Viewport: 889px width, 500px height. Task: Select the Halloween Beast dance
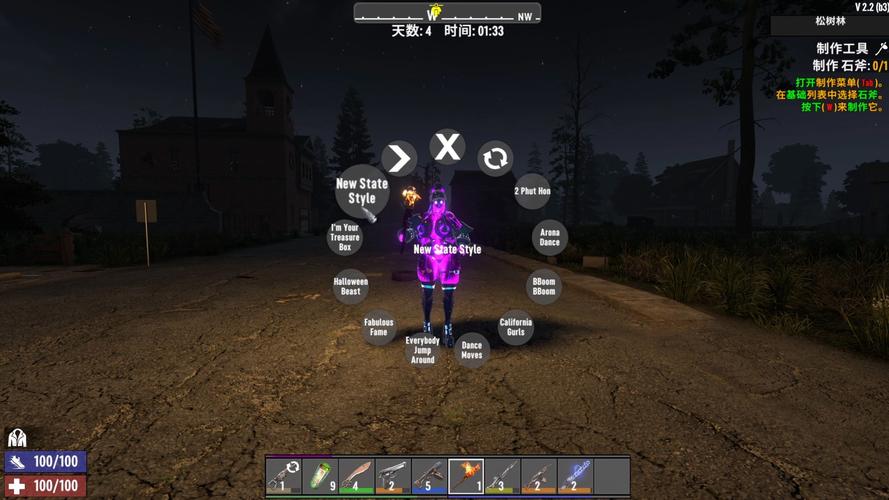(x=351, y=287)
